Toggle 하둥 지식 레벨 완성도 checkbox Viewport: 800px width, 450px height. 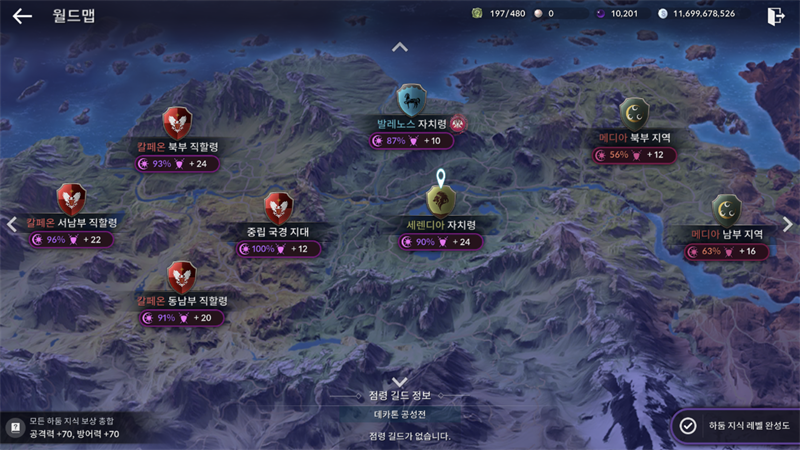(688, 425)
